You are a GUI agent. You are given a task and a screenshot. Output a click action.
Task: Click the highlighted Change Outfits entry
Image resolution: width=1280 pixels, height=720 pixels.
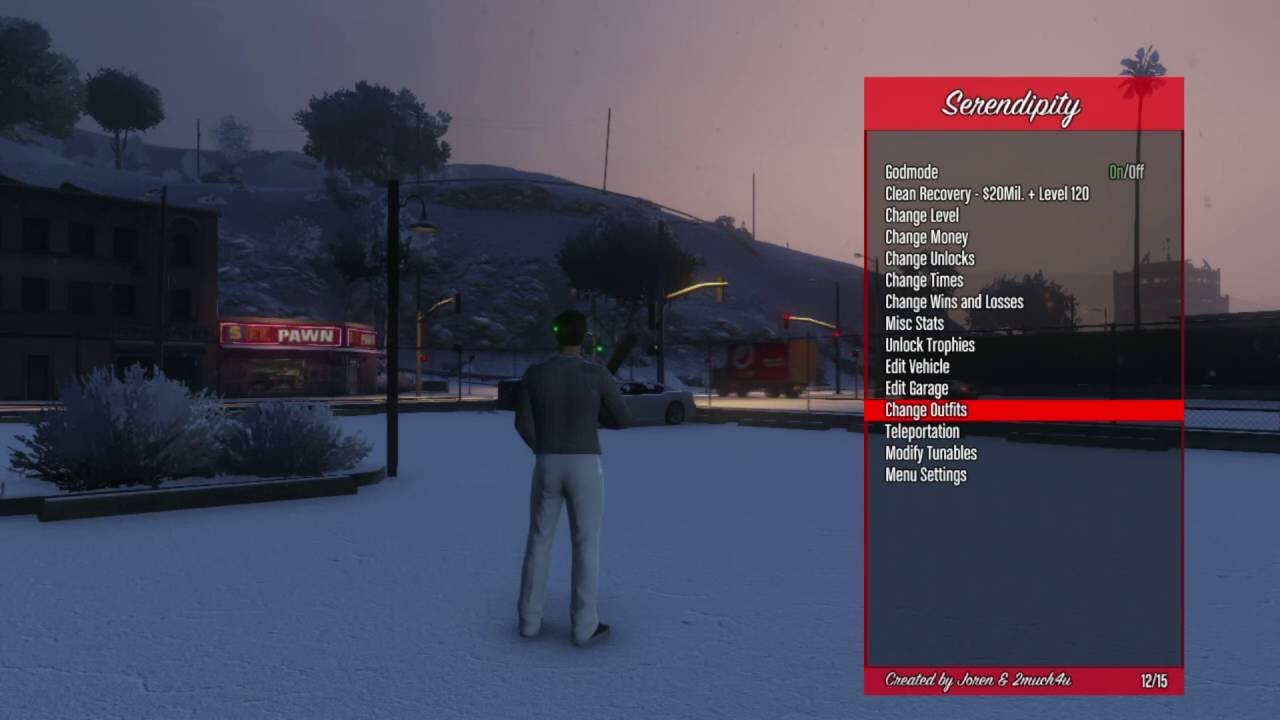926,410
